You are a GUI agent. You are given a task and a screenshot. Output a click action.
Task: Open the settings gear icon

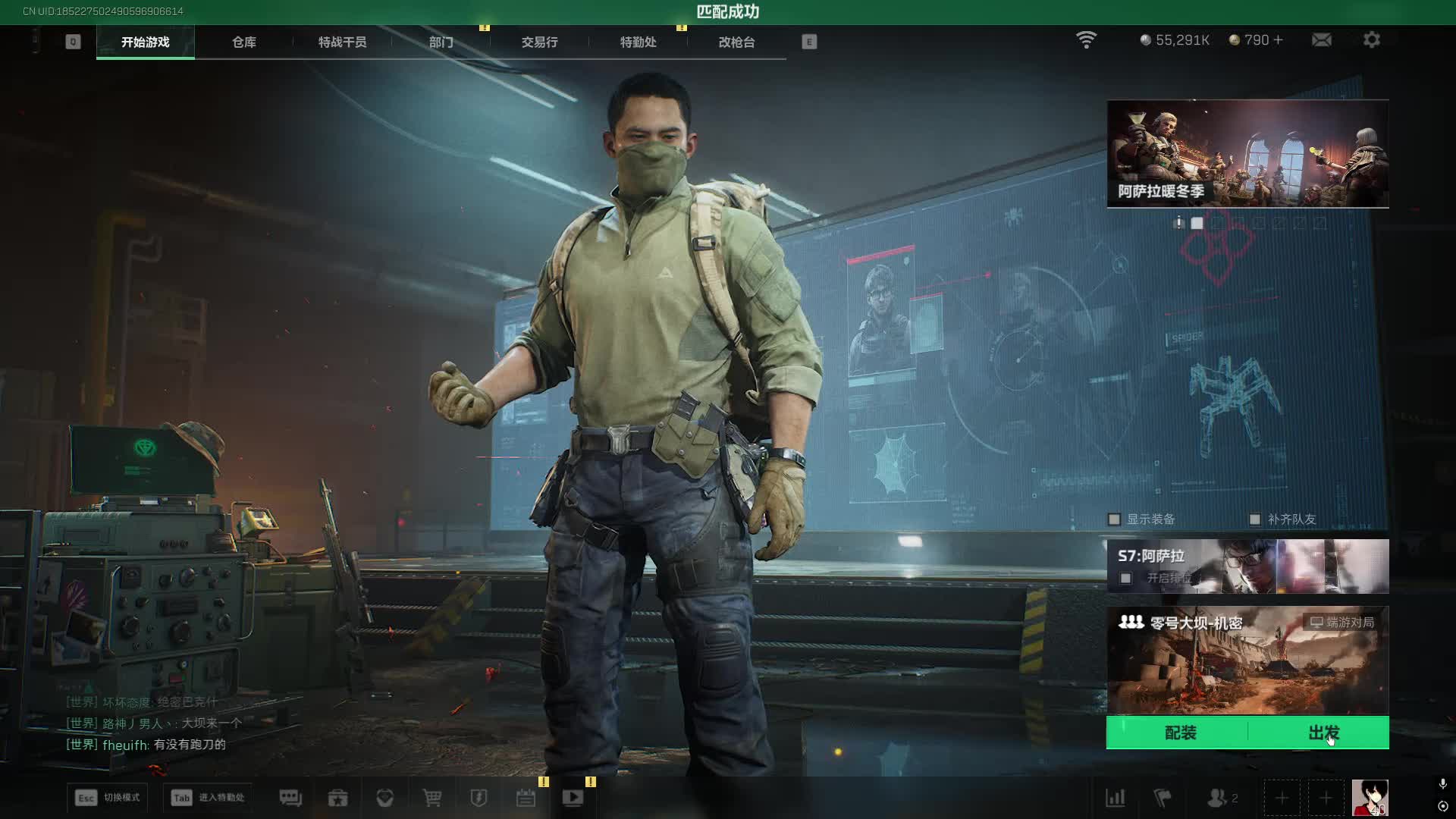[1371, 40]
